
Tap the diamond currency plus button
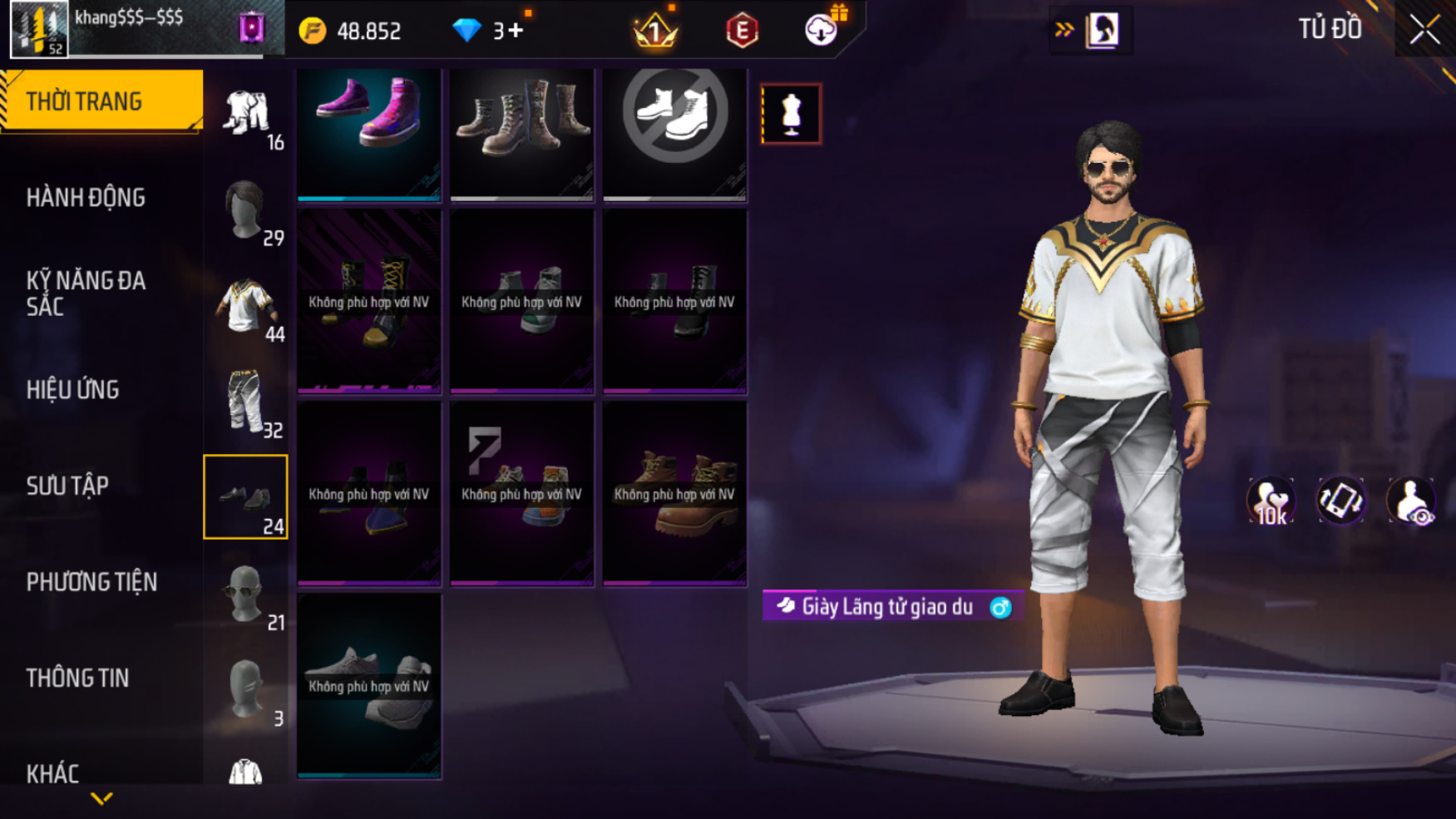pyautogui.click(x=516, y=31)
